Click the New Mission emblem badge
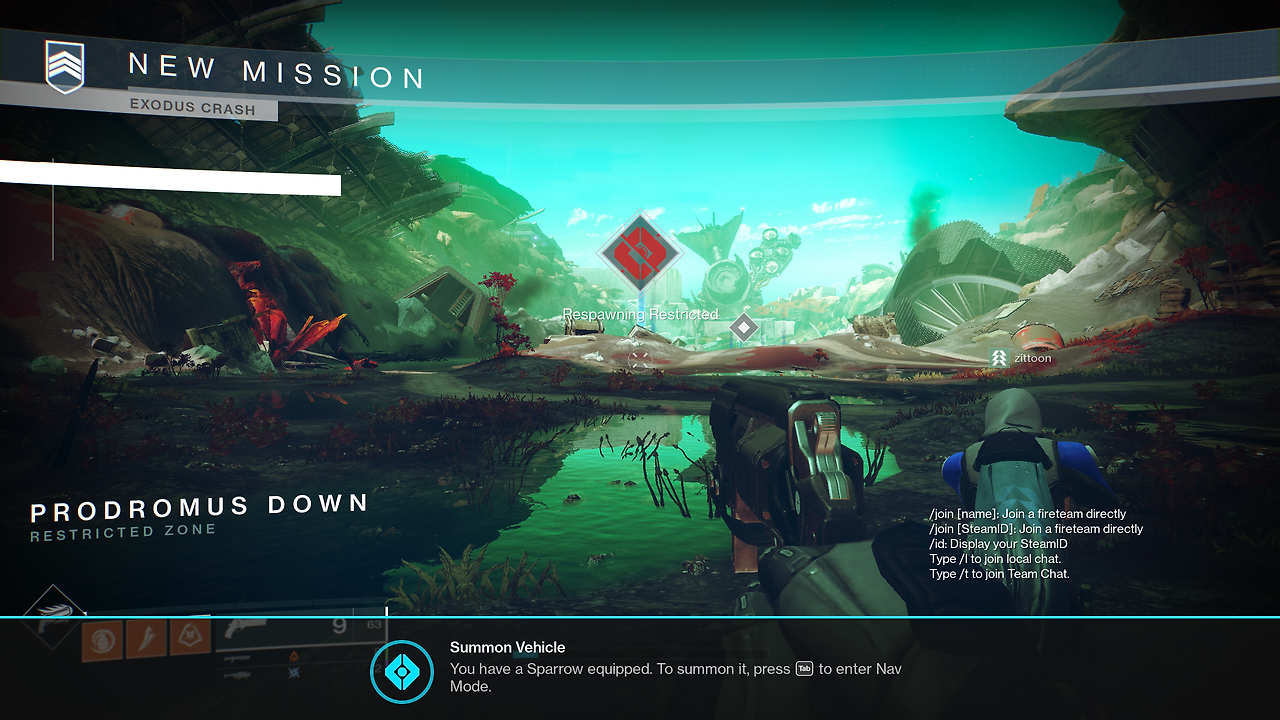 65,67
